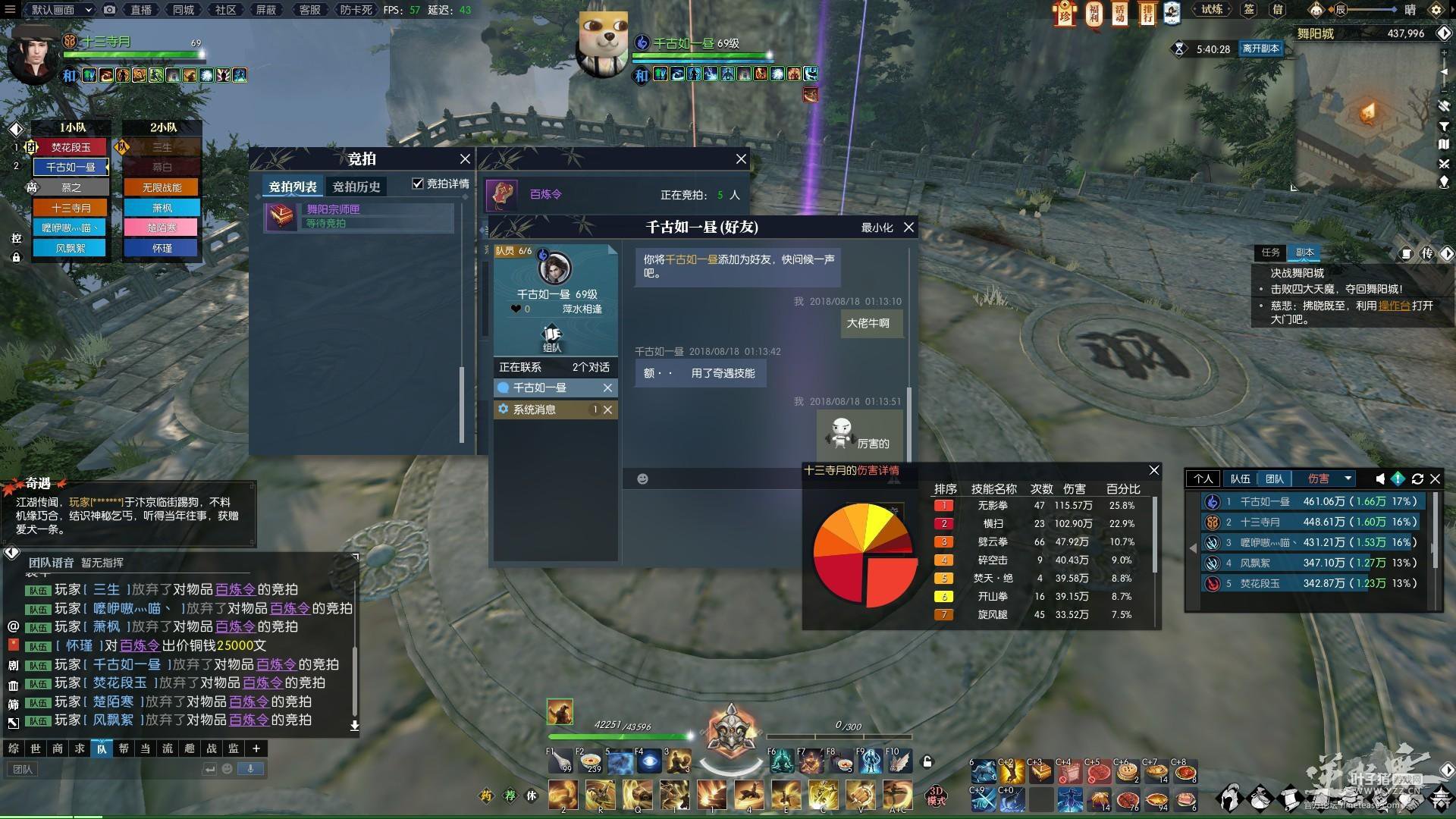The height and width of the screenshot is (819, 1456).
Task: Close the 千古如一昼 chat window
Action: (x=908, y=227)
